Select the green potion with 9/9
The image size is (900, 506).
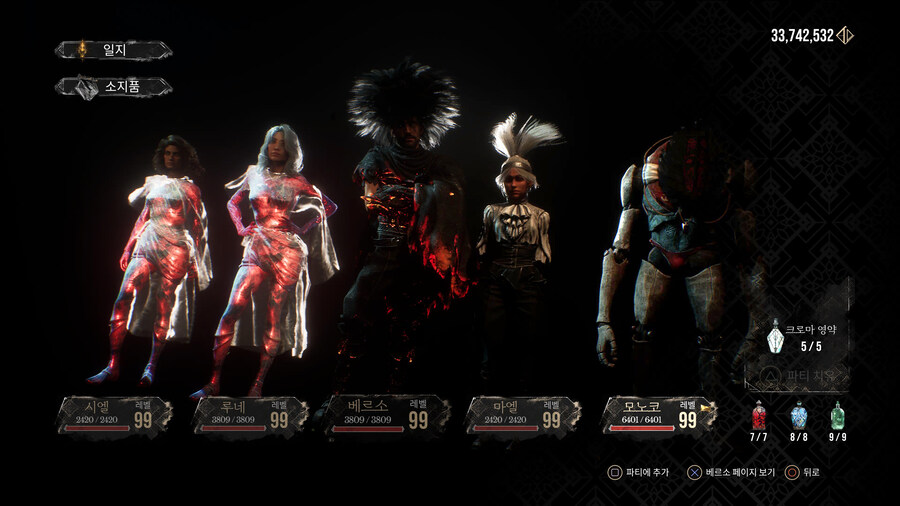(x=837, y=416)
